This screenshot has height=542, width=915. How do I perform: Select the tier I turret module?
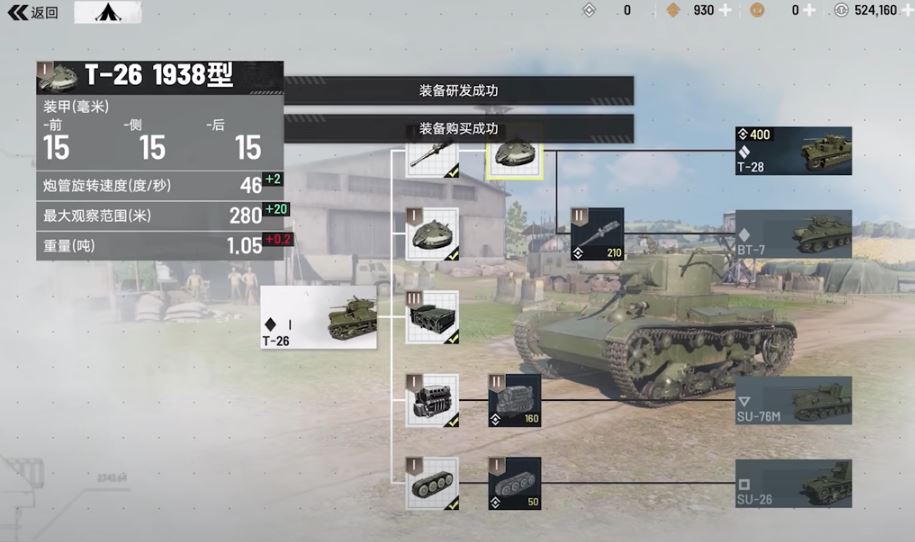pos(432,234)
